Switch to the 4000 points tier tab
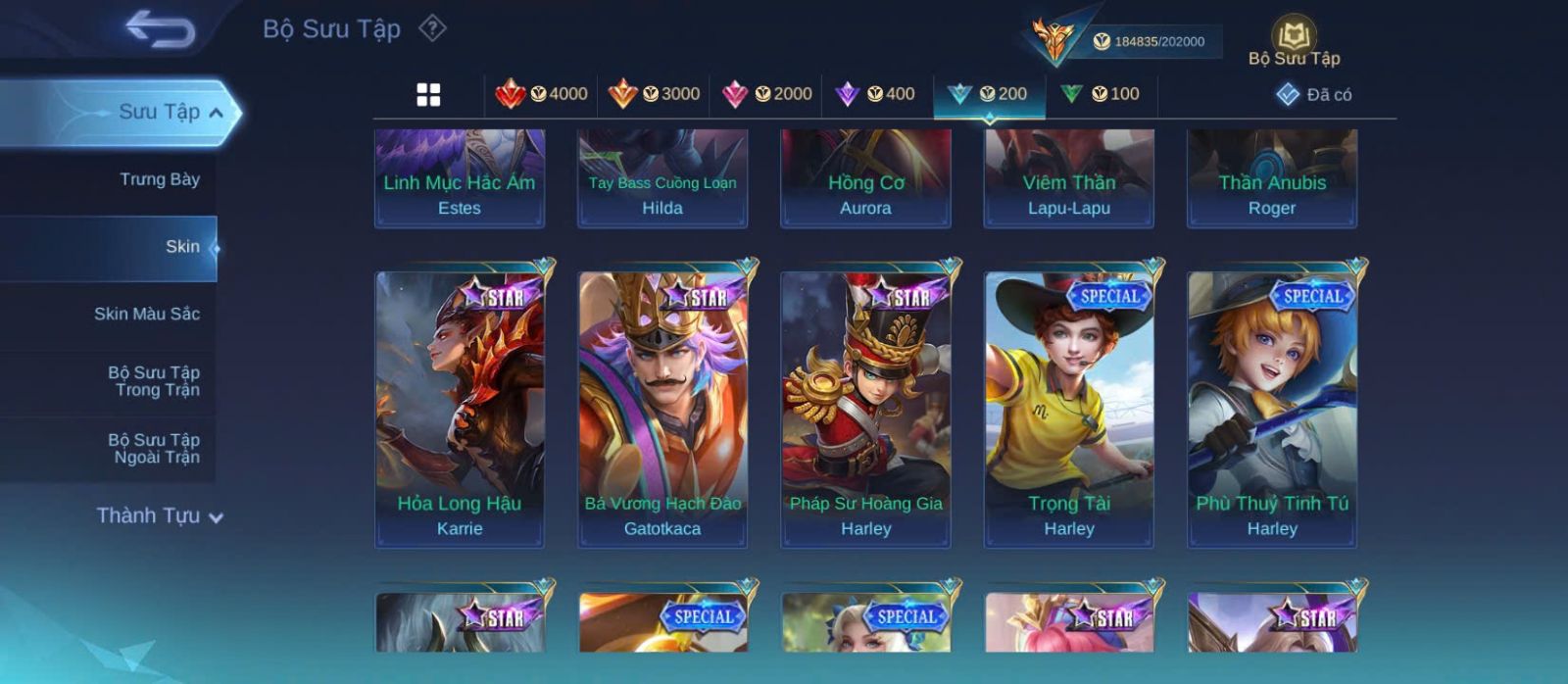The height and width of the screenshot is (684, 1568). point(541,94)
